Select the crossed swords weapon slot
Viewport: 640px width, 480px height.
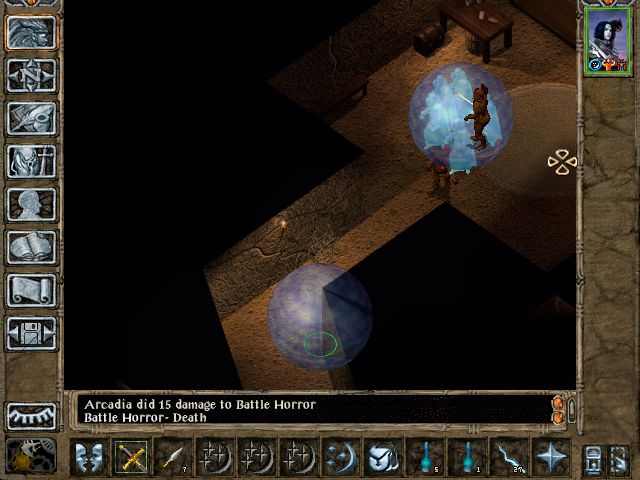tap(131, 458)
